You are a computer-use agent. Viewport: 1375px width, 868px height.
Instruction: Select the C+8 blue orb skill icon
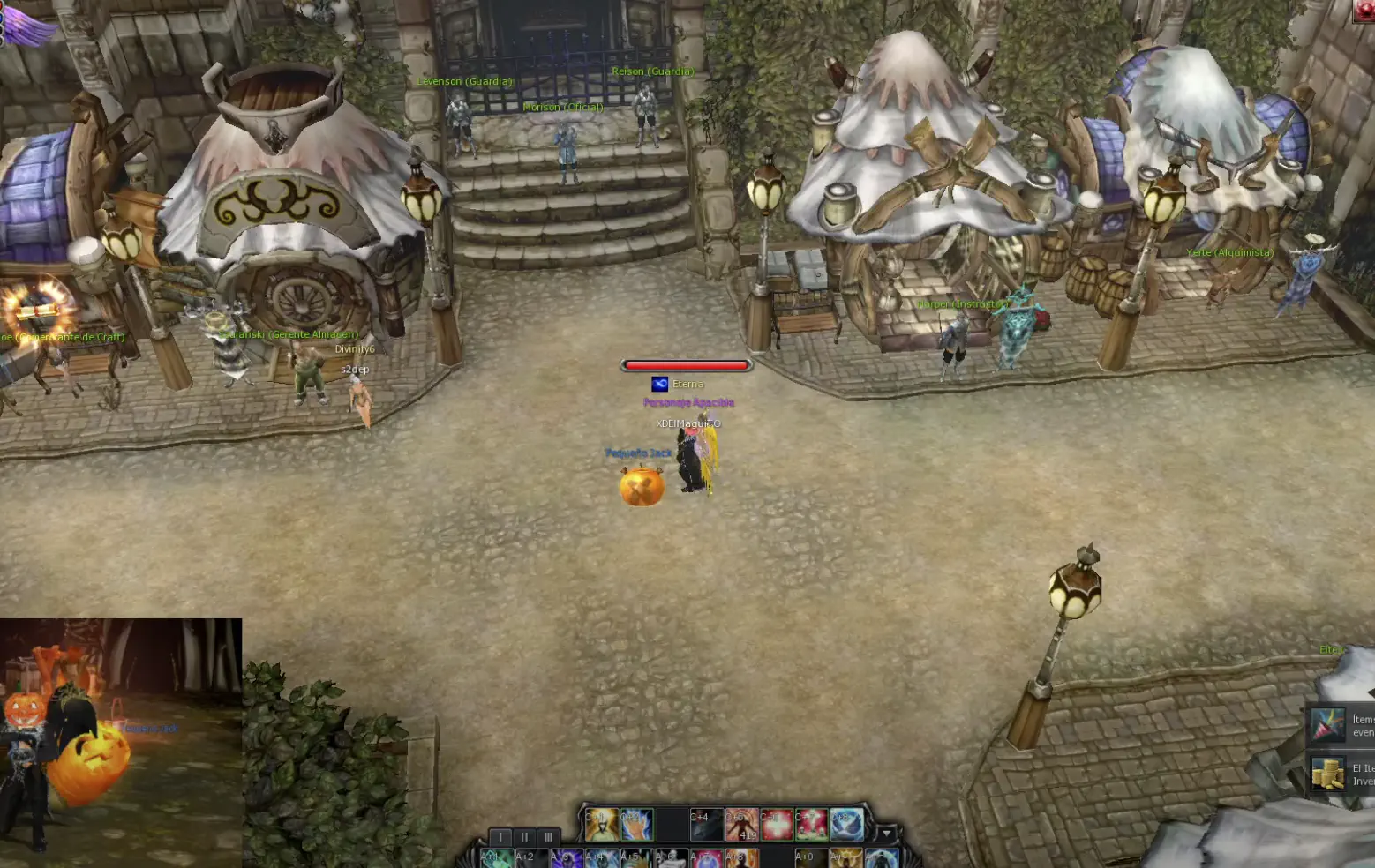pyautogui.click(x=846, y=823)
